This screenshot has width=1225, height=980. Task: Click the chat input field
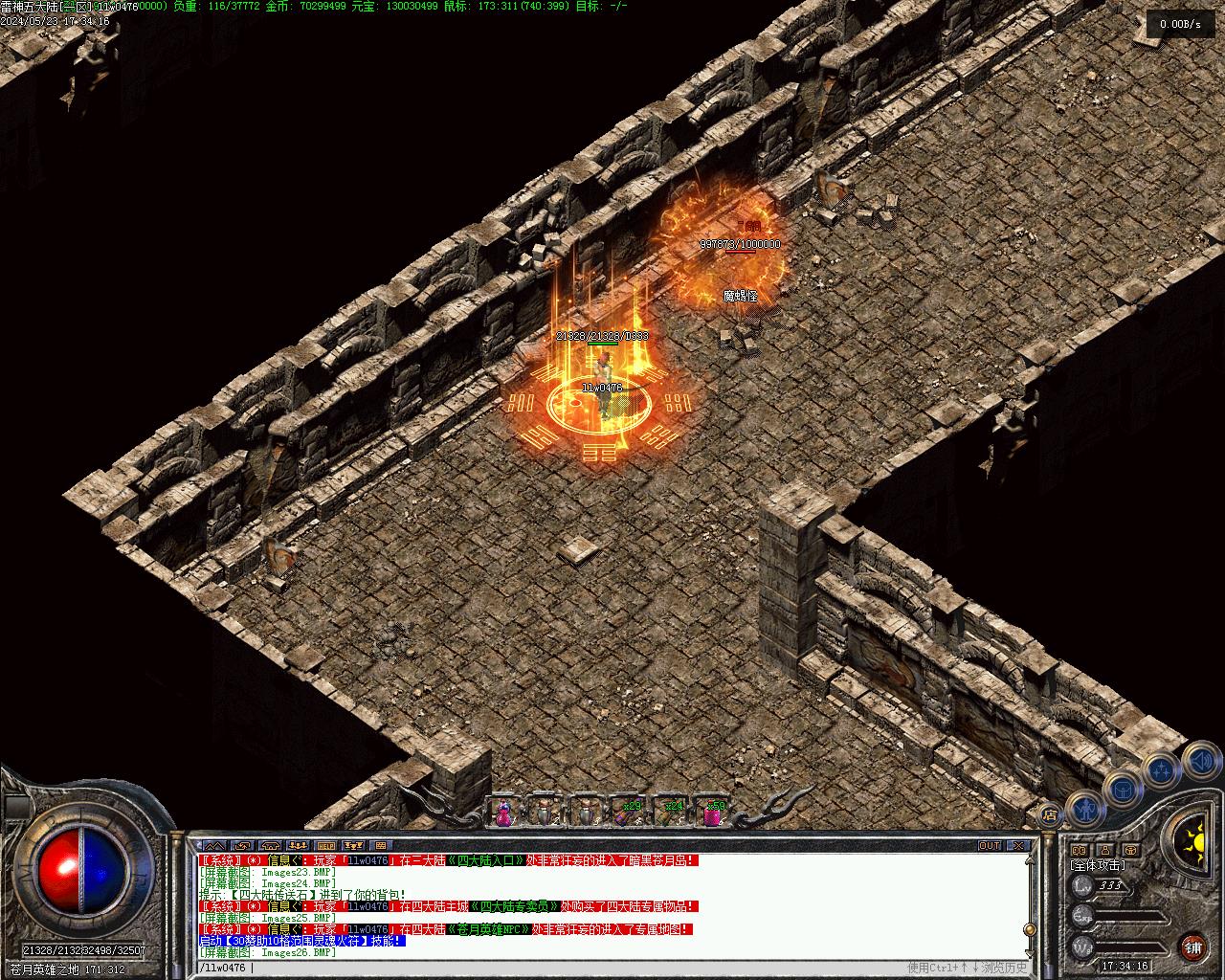[574, 968]
